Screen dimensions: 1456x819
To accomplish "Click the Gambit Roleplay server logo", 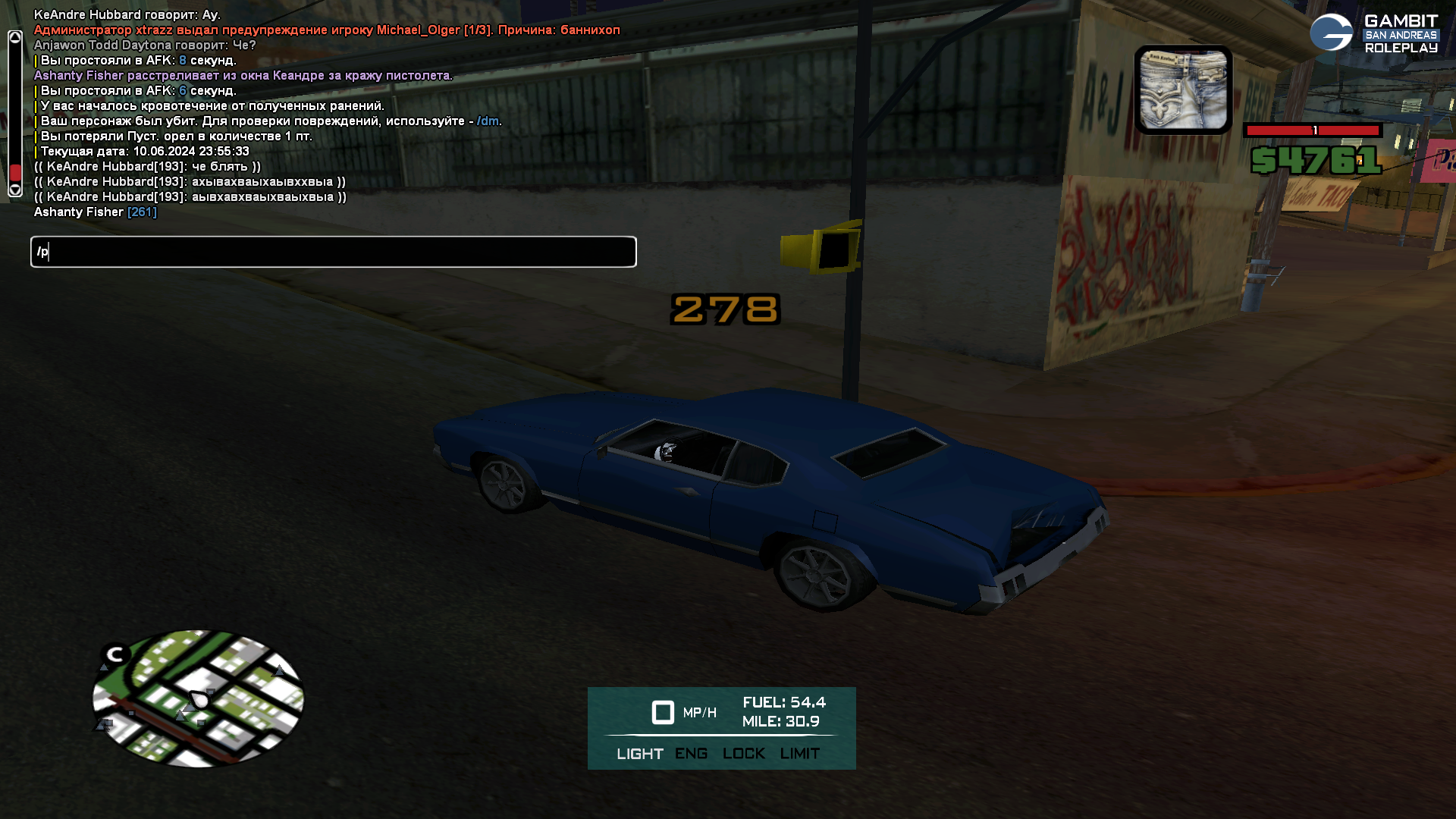I will (x=1373, y=33).
